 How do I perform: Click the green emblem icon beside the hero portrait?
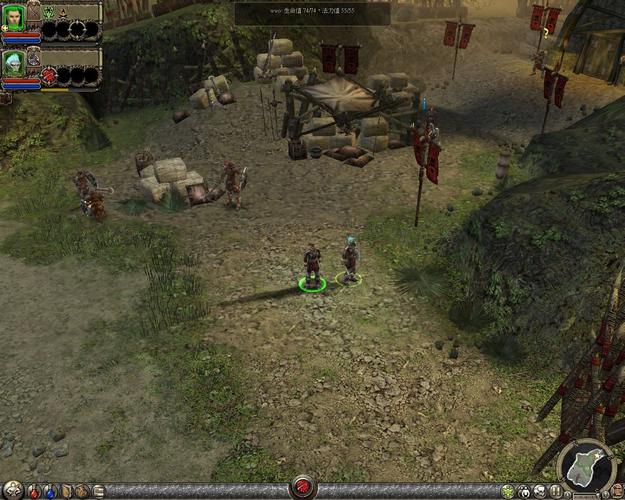48,11
